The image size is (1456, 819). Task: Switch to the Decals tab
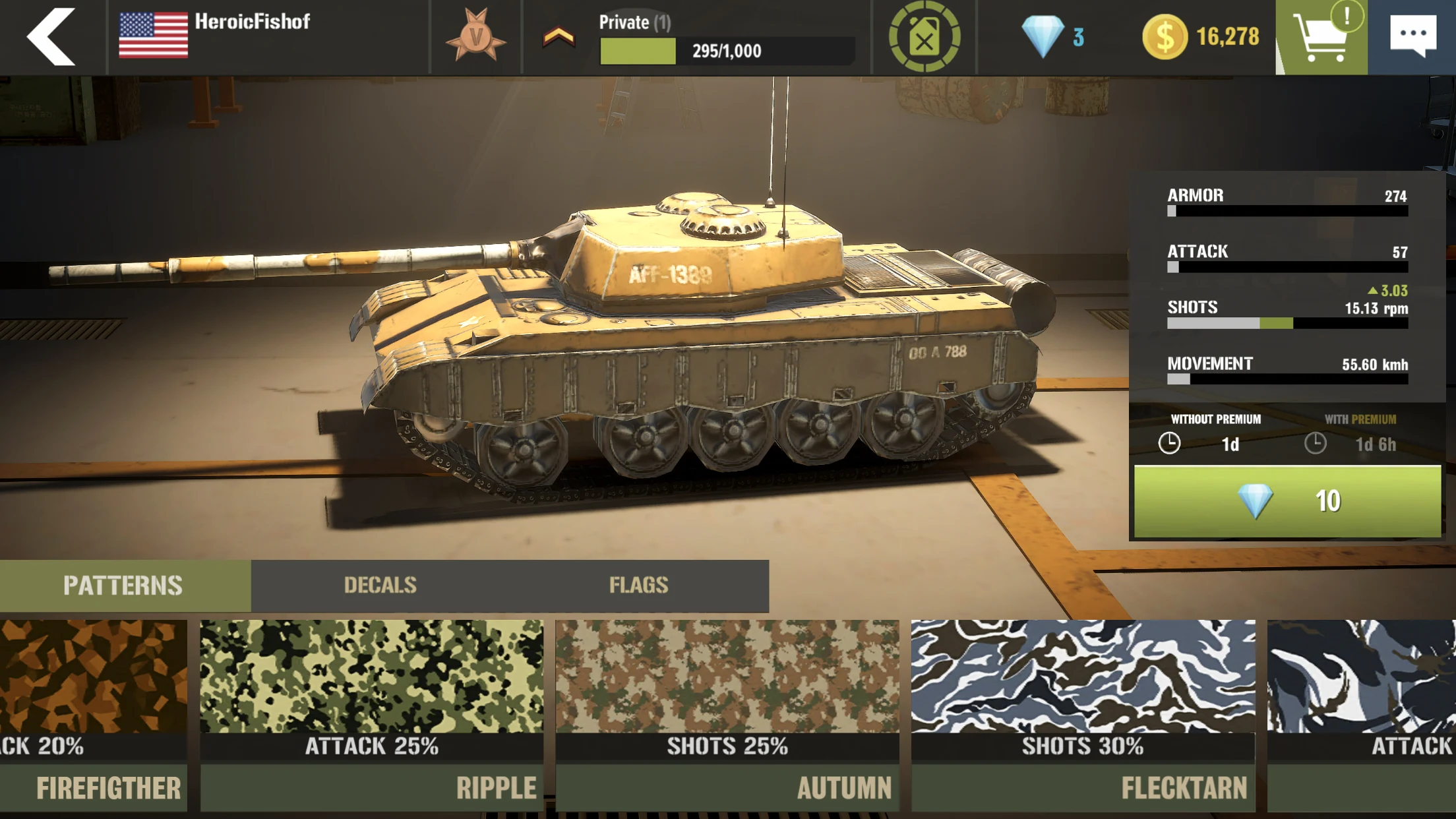point(380,584)
